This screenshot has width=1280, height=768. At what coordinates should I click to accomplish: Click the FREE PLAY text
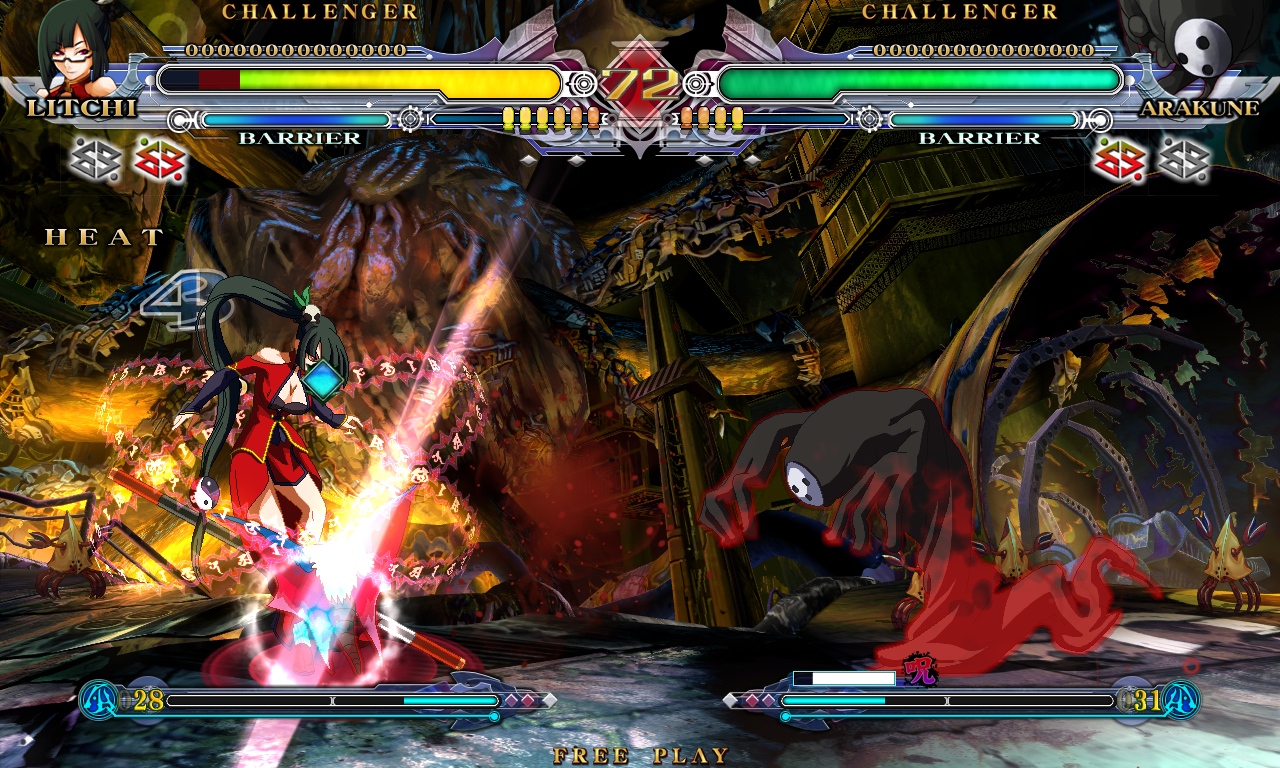[x=640, y=756]
